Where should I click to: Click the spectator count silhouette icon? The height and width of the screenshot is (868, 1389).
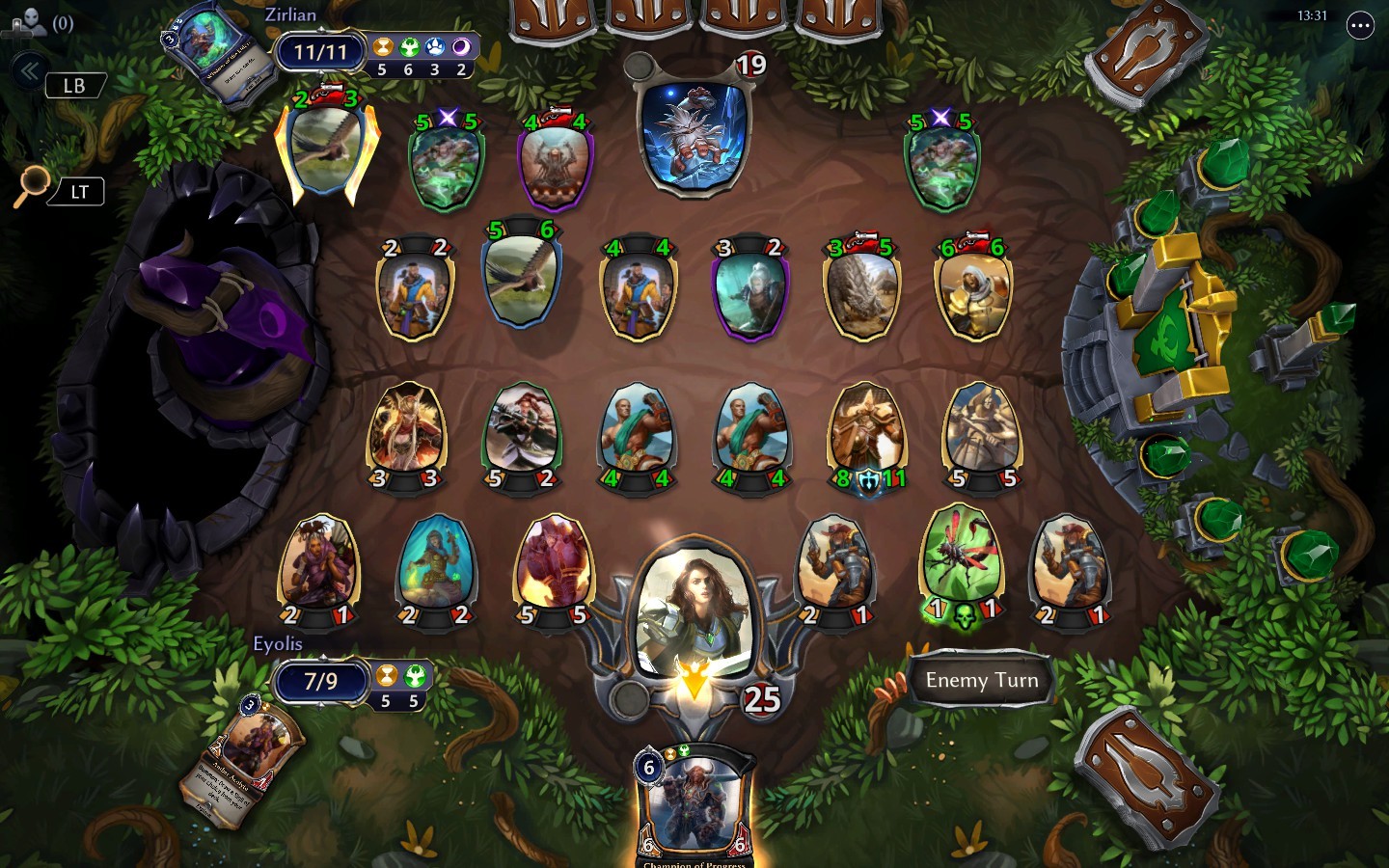point(32,24)
